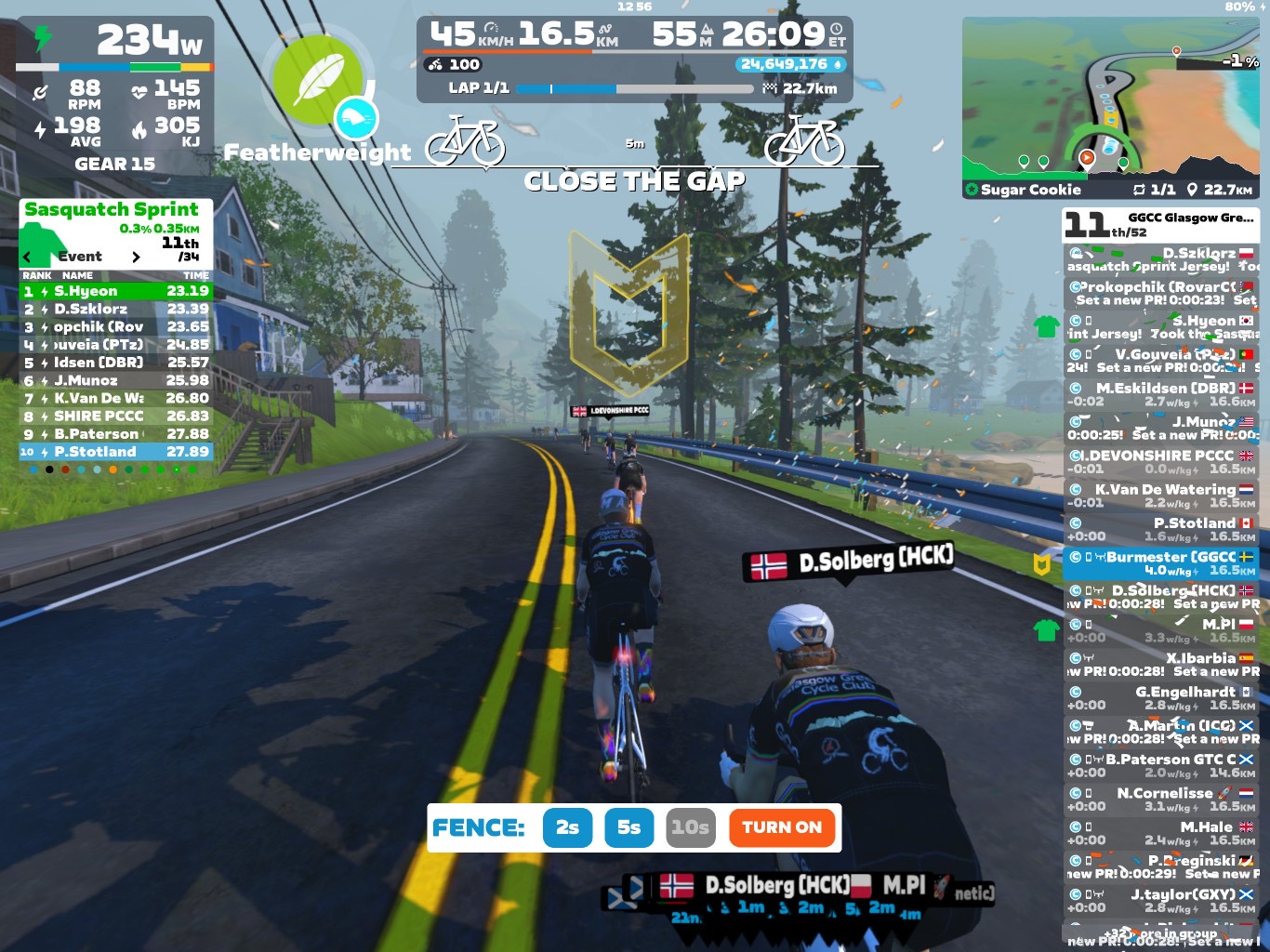The width and height of the screenshot is (1270, 952).
Task: Set the fence to 2s
Action: pos(567,827)
